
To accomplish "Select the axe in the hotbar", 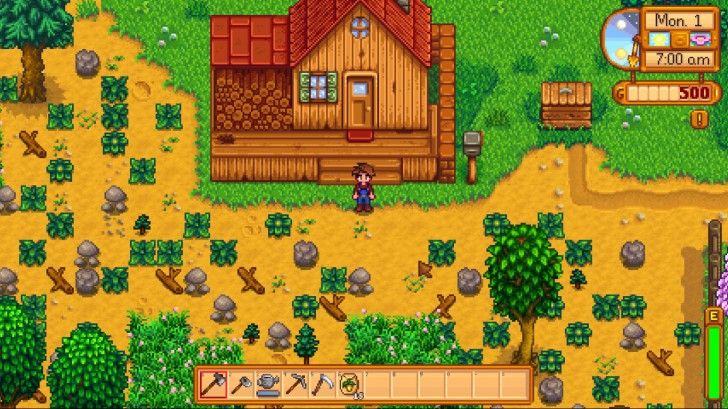I will pos(213,383).
